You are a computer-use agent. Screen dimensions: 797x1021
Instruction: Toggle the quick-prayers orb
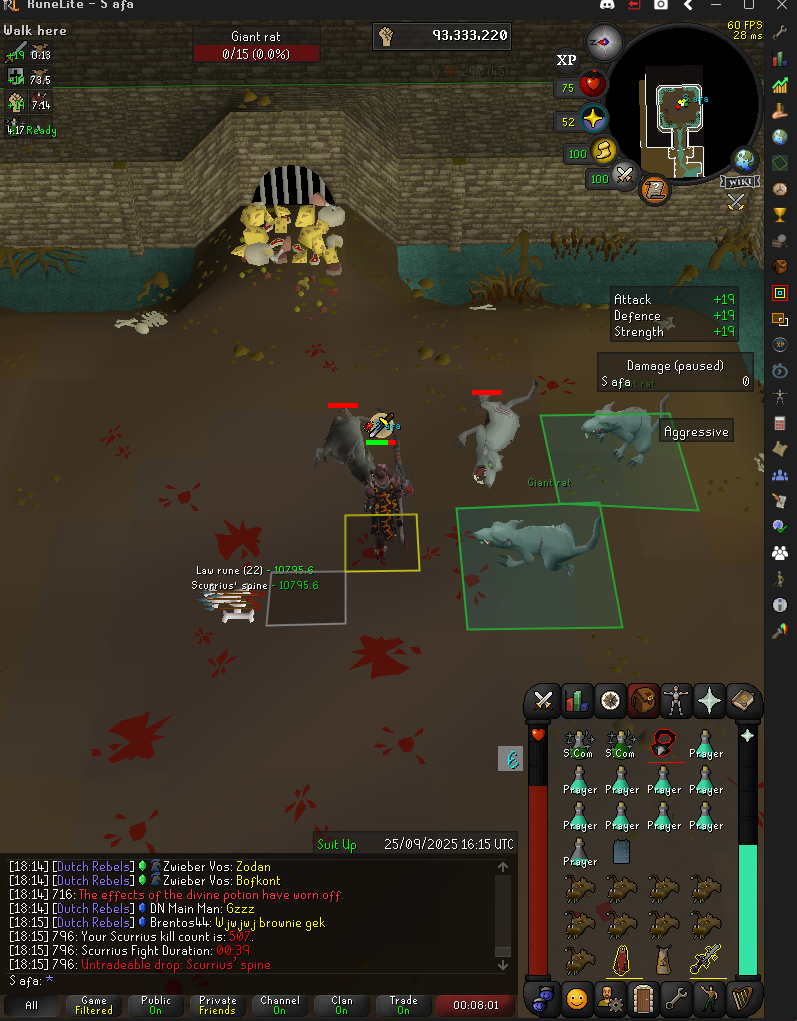pos(594,119)
